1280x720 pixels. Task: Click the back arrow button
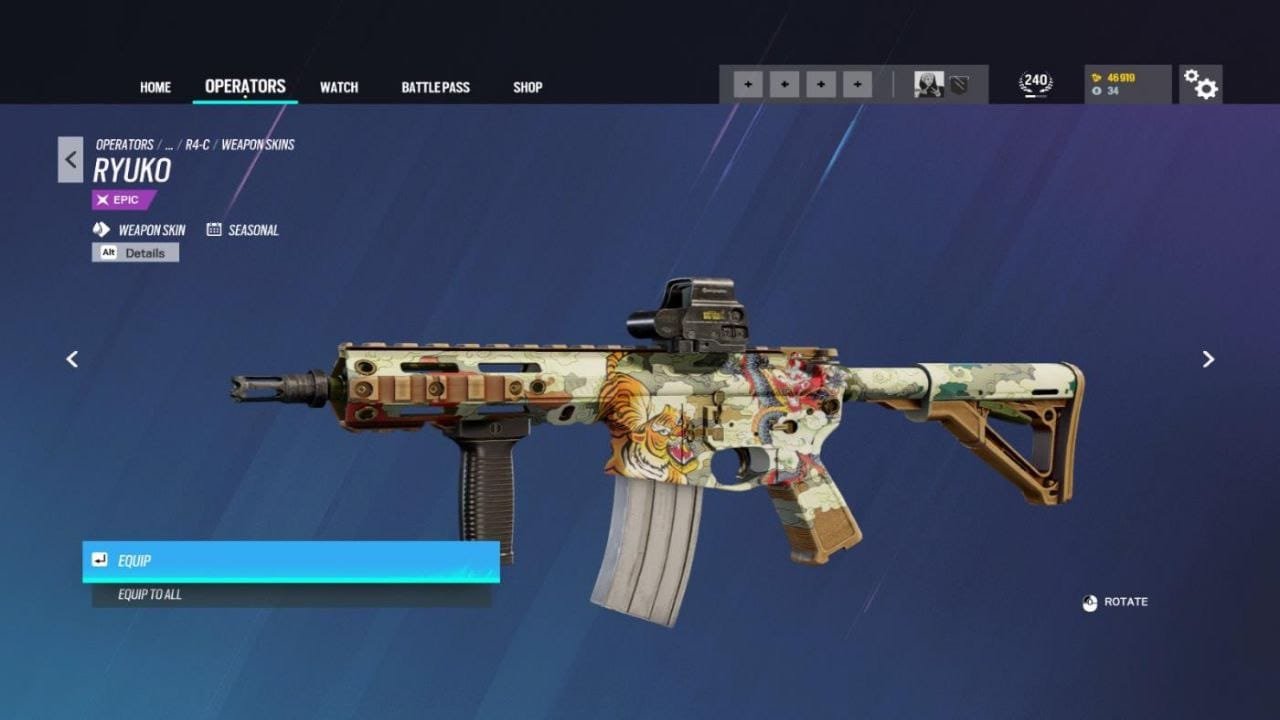coord(70,159)
